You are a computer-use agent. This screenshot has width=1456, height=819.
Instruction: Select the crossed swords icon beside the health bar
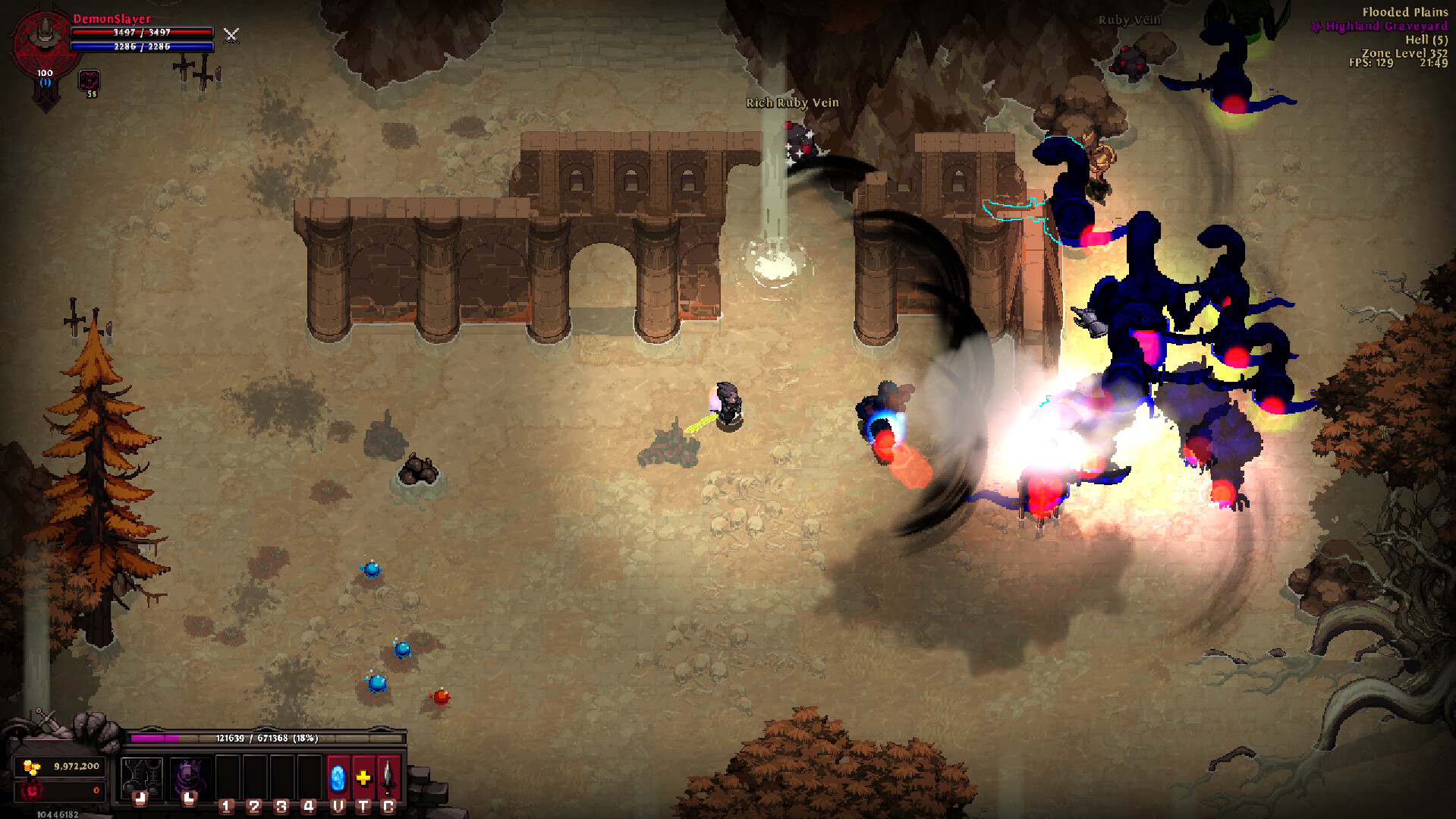[x=231, y=36]
